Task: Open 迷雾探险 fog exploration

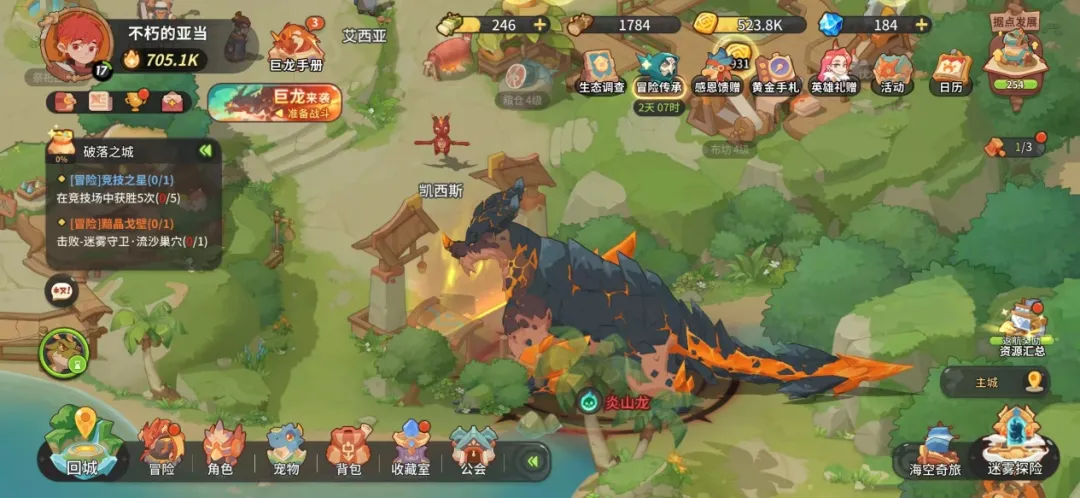Action: (x=1014, y=445)
